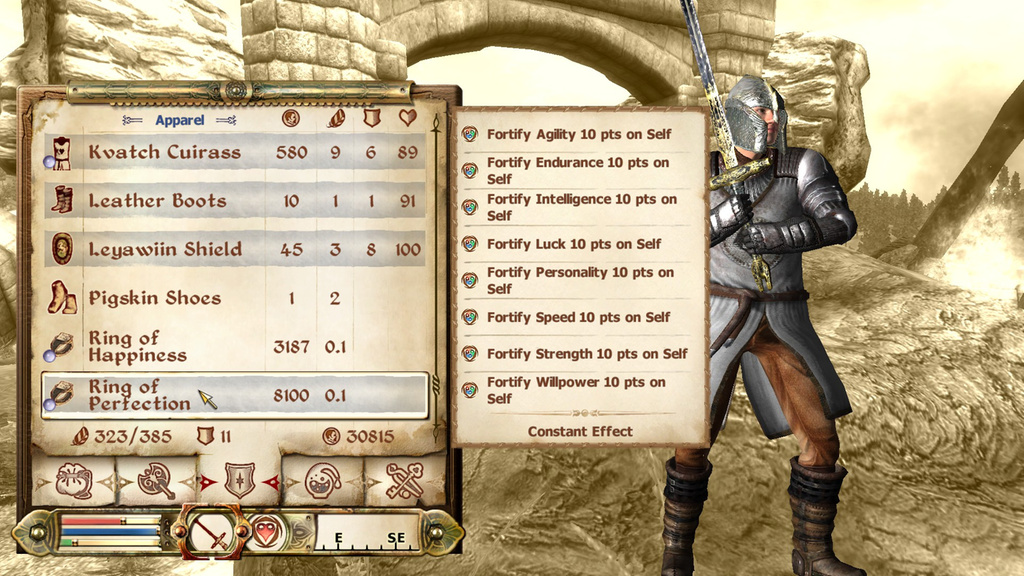Select the Kvatch Cuirass row
Image resolution: width=1024 pixels, height=576 pixels.
235,152
